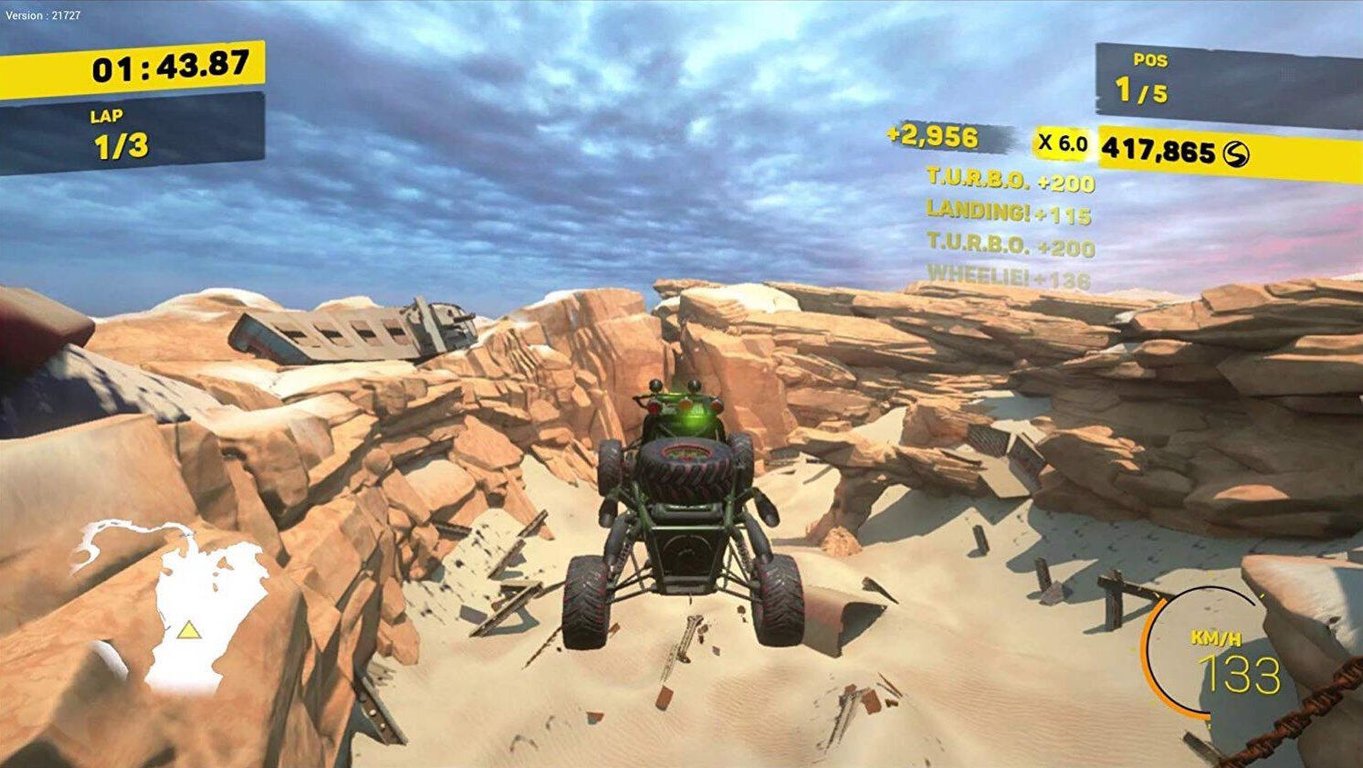Open the LAP counter header

pos(106,114)
